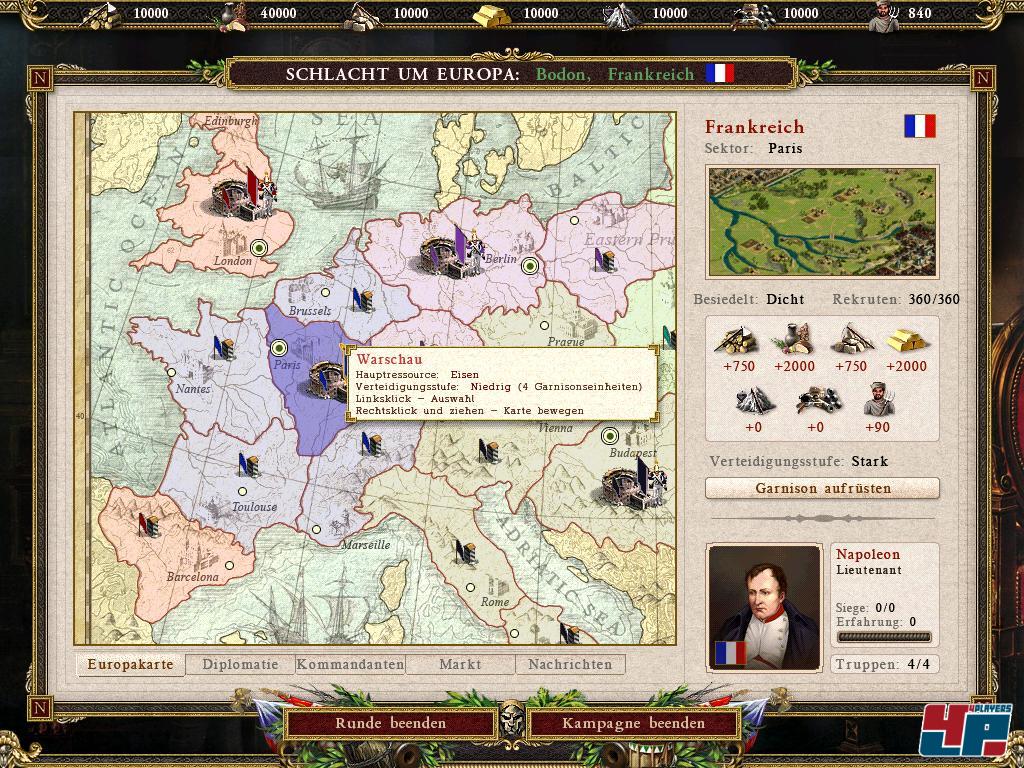Open the Nachrichten tab
1024x768 pixels.
coord(570,664)
